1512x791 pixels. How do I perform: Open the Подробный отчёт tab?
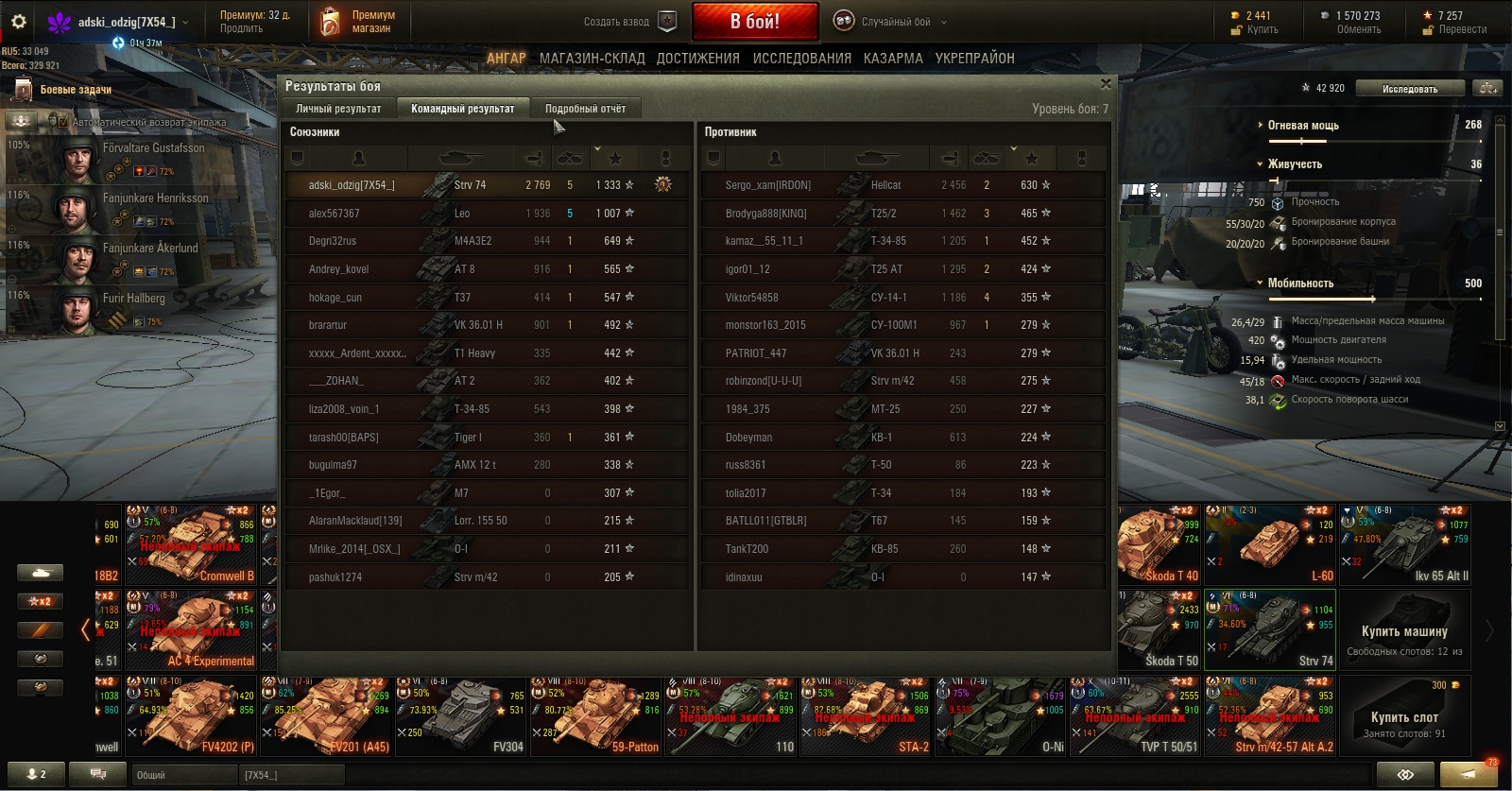(x=585, y=109)
